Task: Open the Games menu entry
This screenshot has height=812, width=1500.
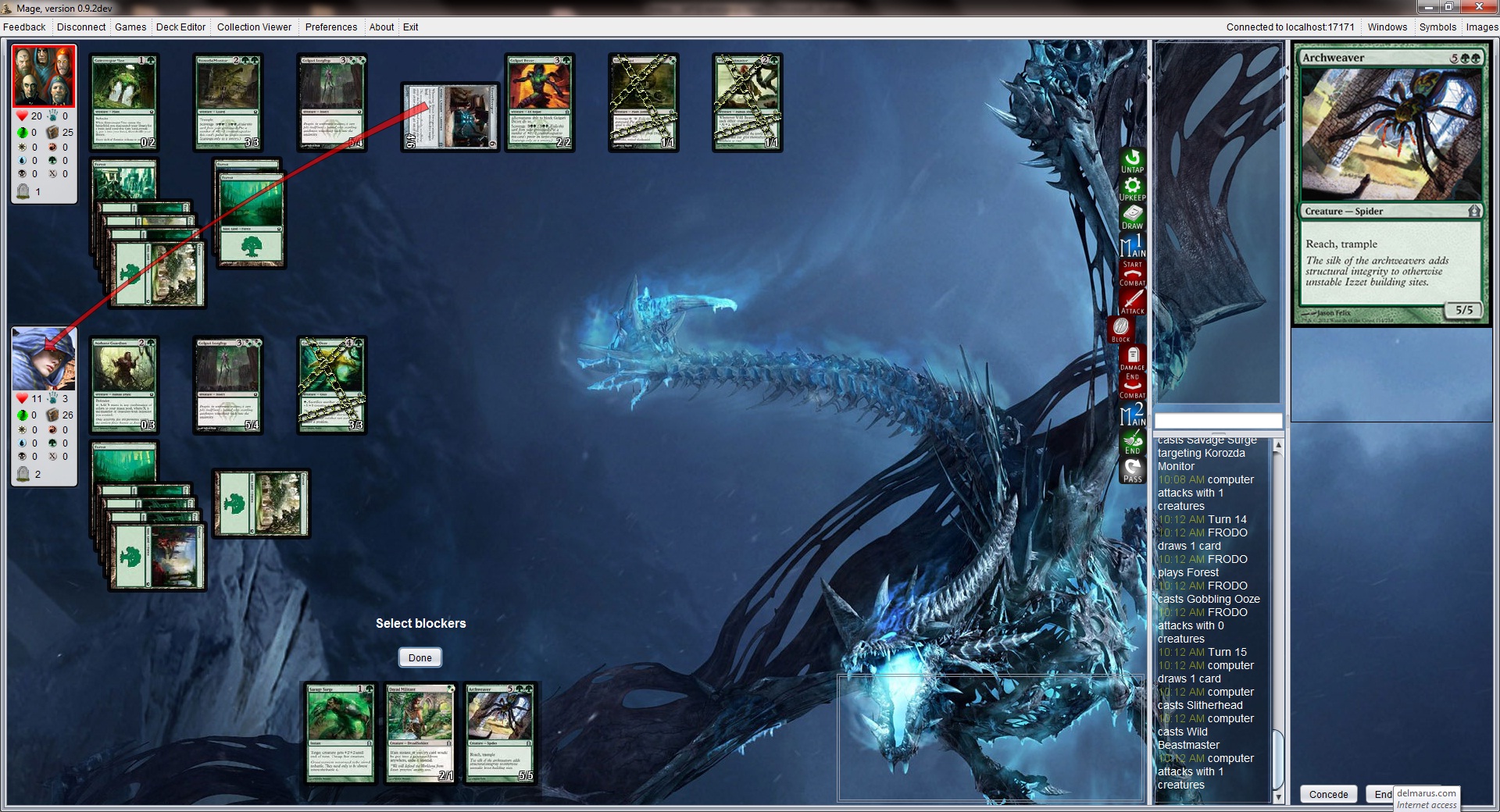Action: tap(130, 27)
